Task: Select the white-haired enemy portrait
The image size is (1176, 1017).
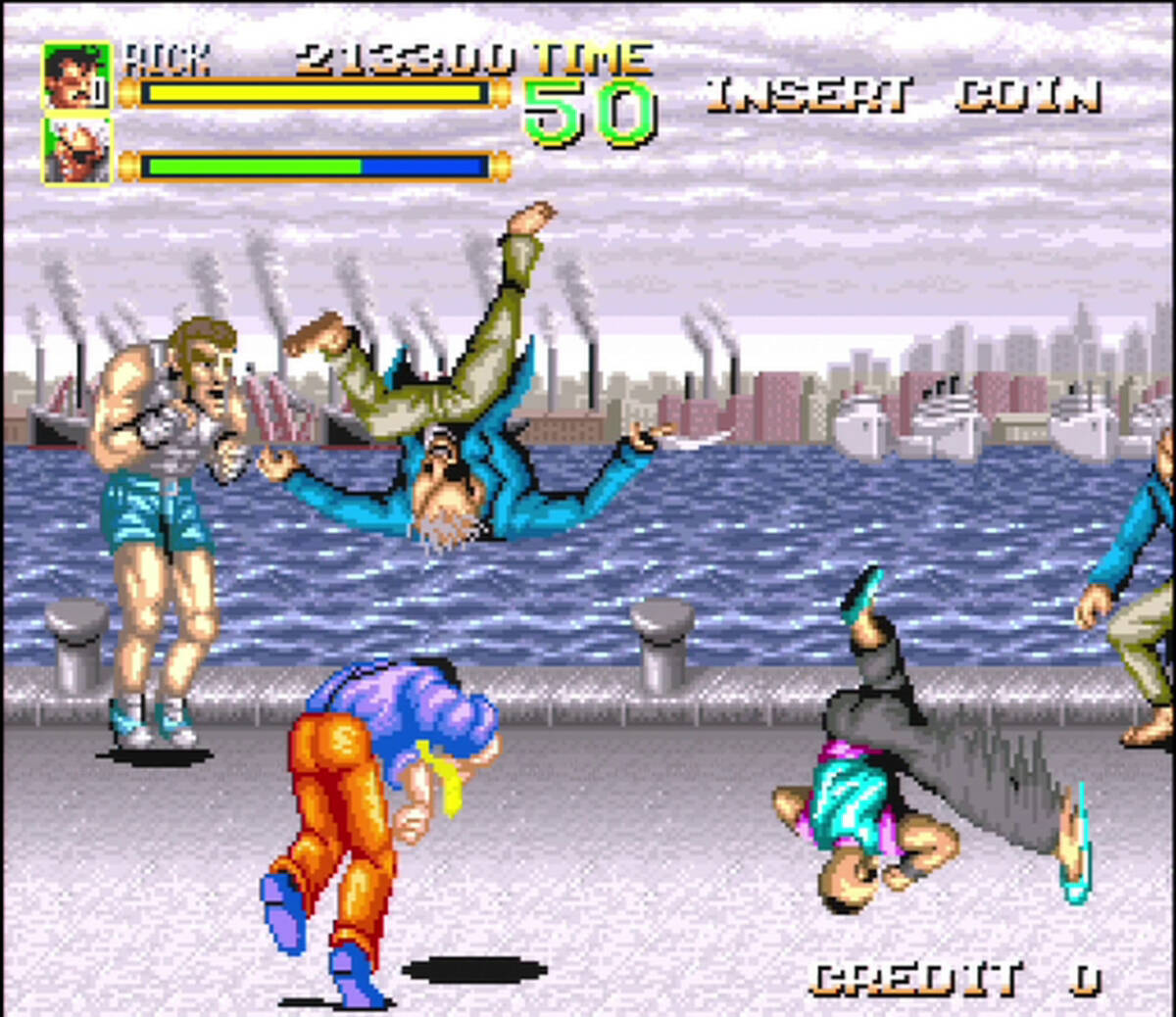Action: coord(75,151)
